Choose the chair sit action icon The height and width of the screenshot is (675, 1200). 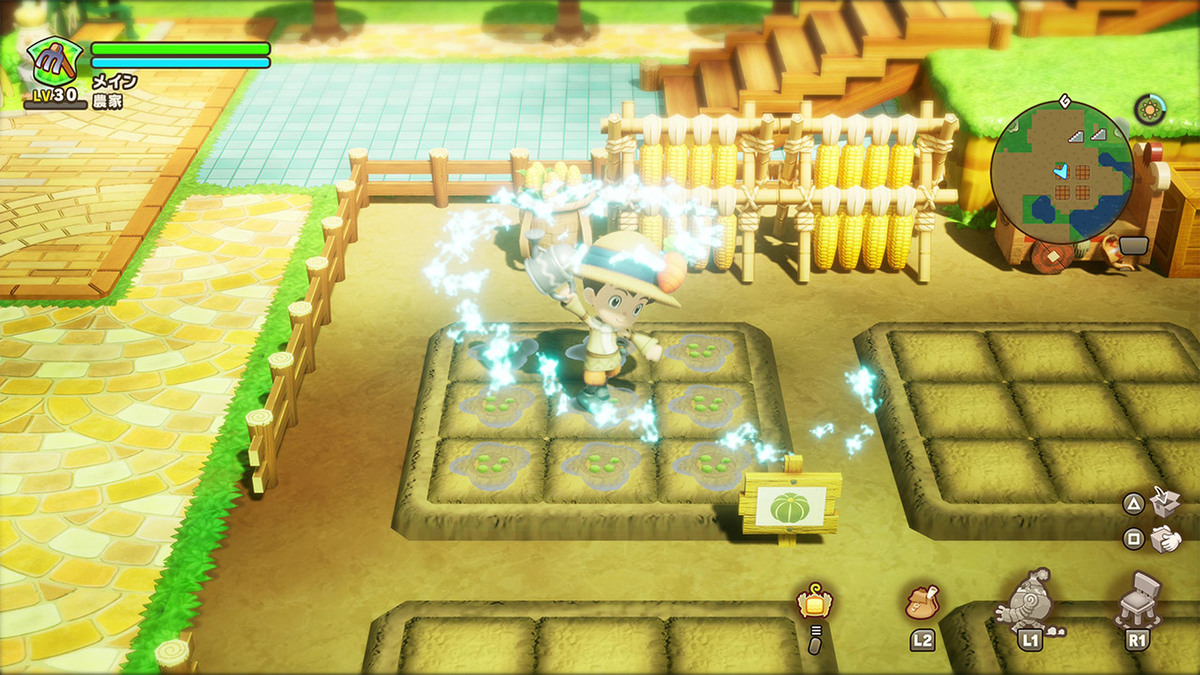click(1134, 598)
